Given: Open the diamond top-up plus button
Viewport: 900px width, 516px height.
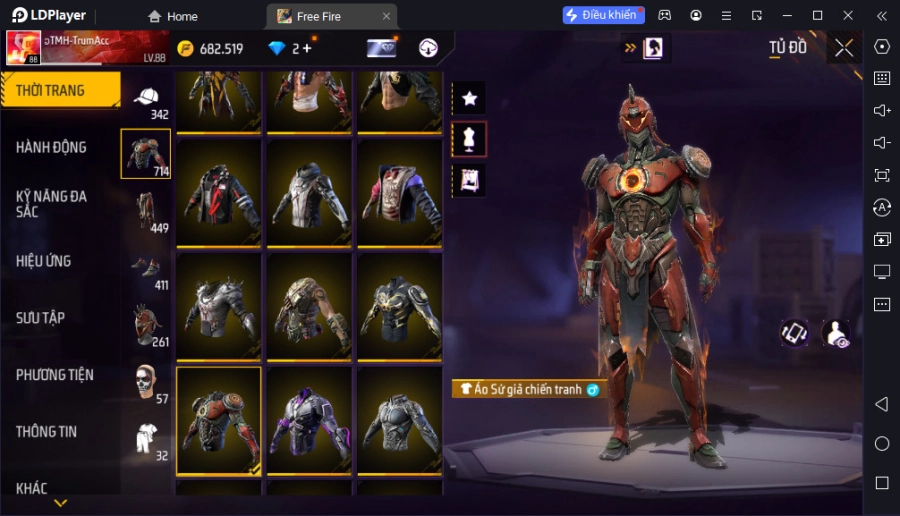Looking at the screenshot, I should [x=306, y=48].
